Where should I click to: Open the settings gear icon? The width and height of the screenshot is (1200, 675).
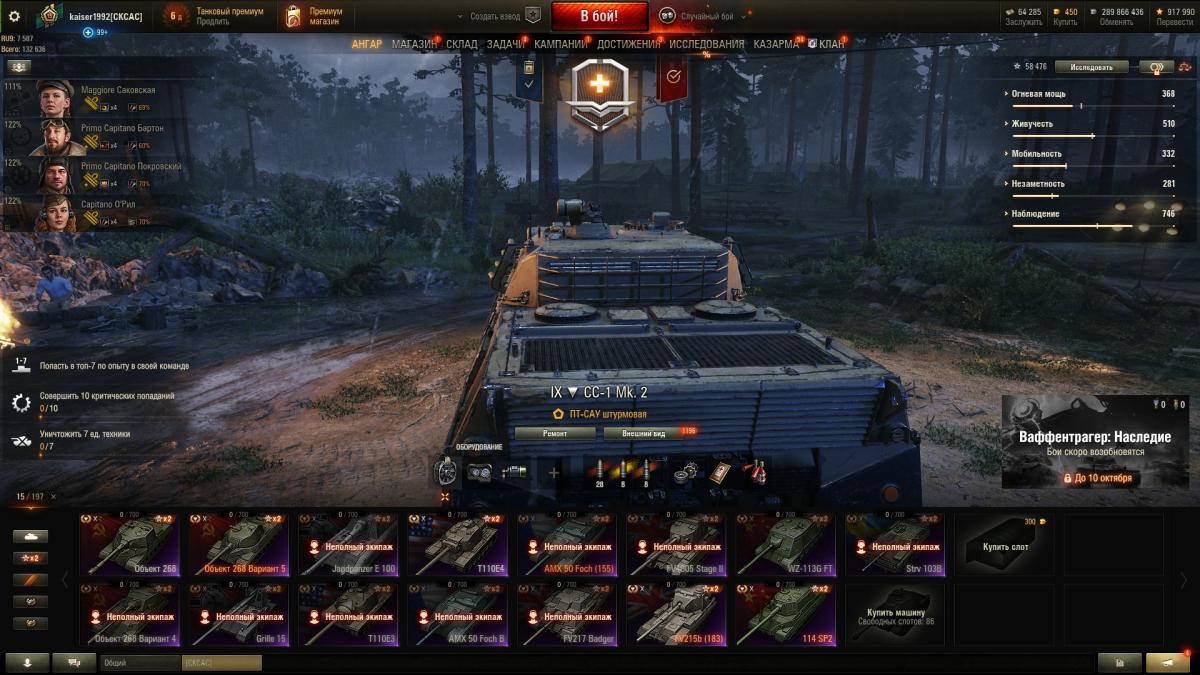point(14,16)
